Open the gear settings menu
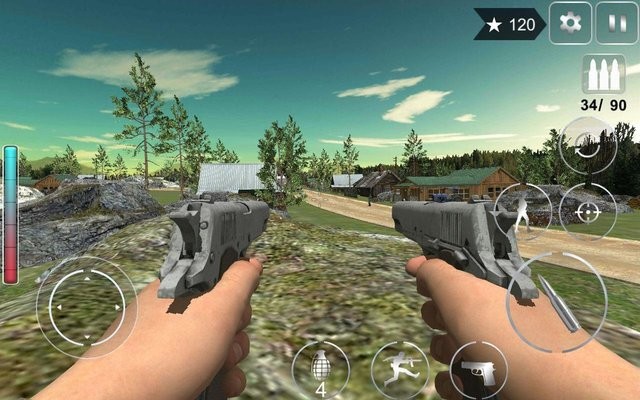 tap(571, 23)
